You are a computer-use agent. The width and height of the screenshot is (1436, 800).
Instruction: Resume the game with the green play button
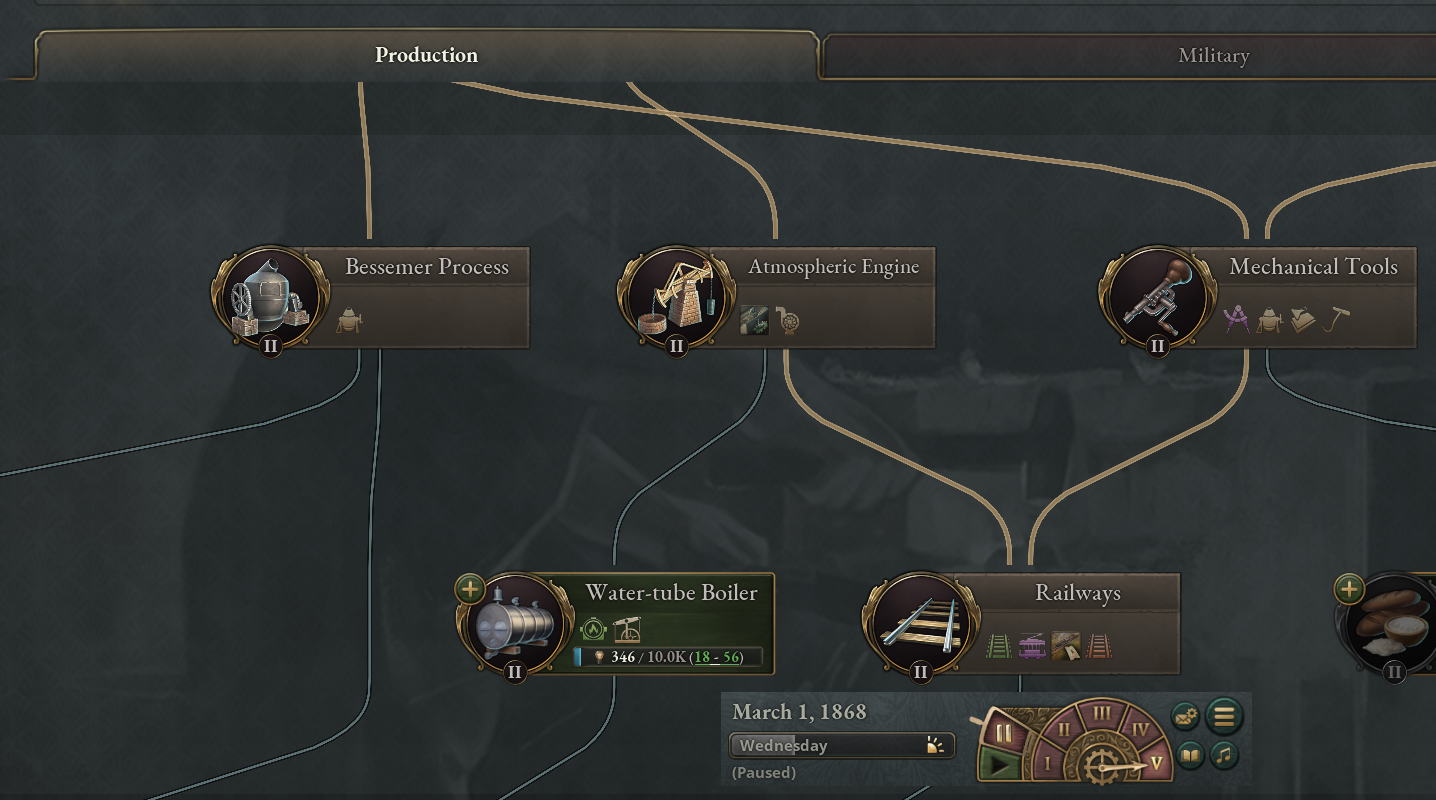pos(1003,766)
